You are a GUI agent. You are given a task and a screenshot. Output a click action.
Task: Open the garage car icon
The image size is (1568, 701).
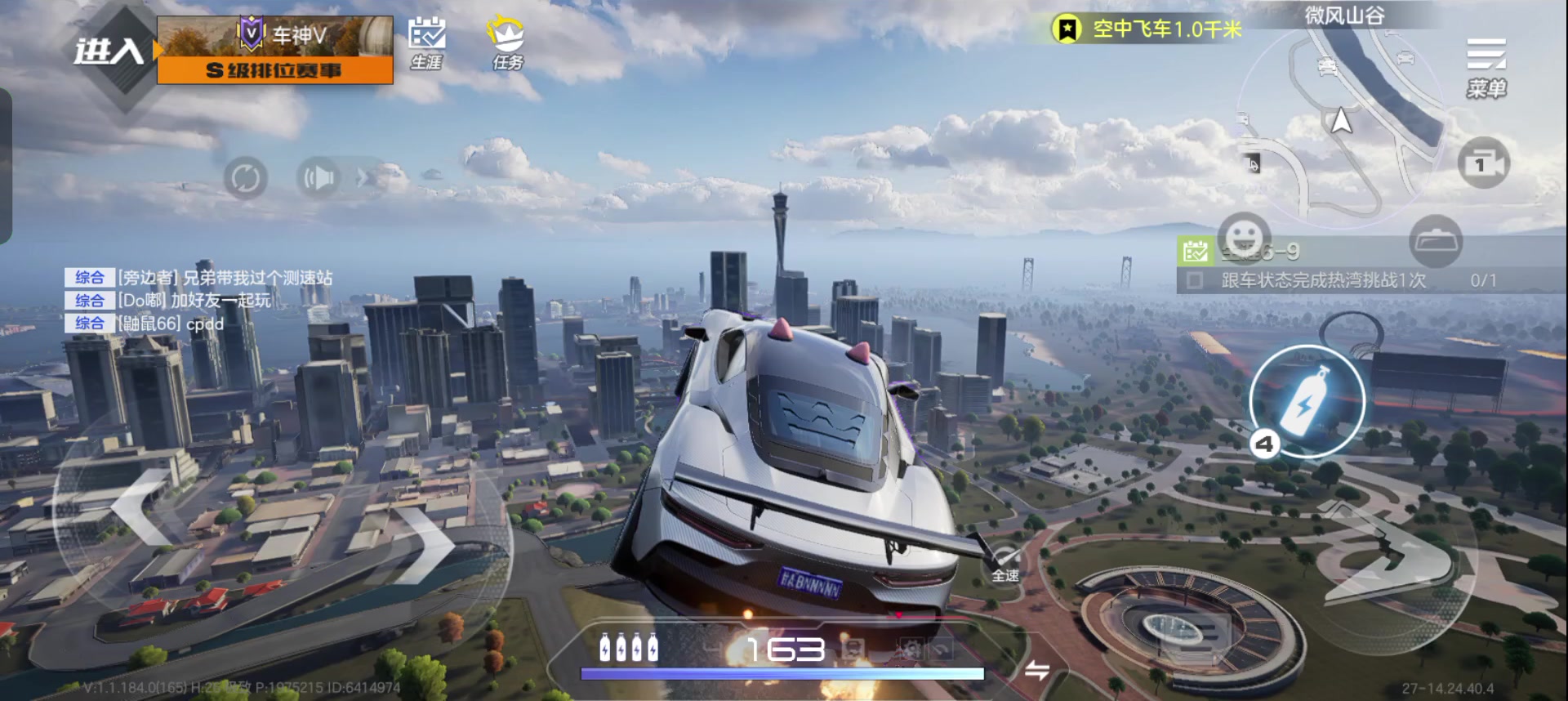click(1435, 242)
